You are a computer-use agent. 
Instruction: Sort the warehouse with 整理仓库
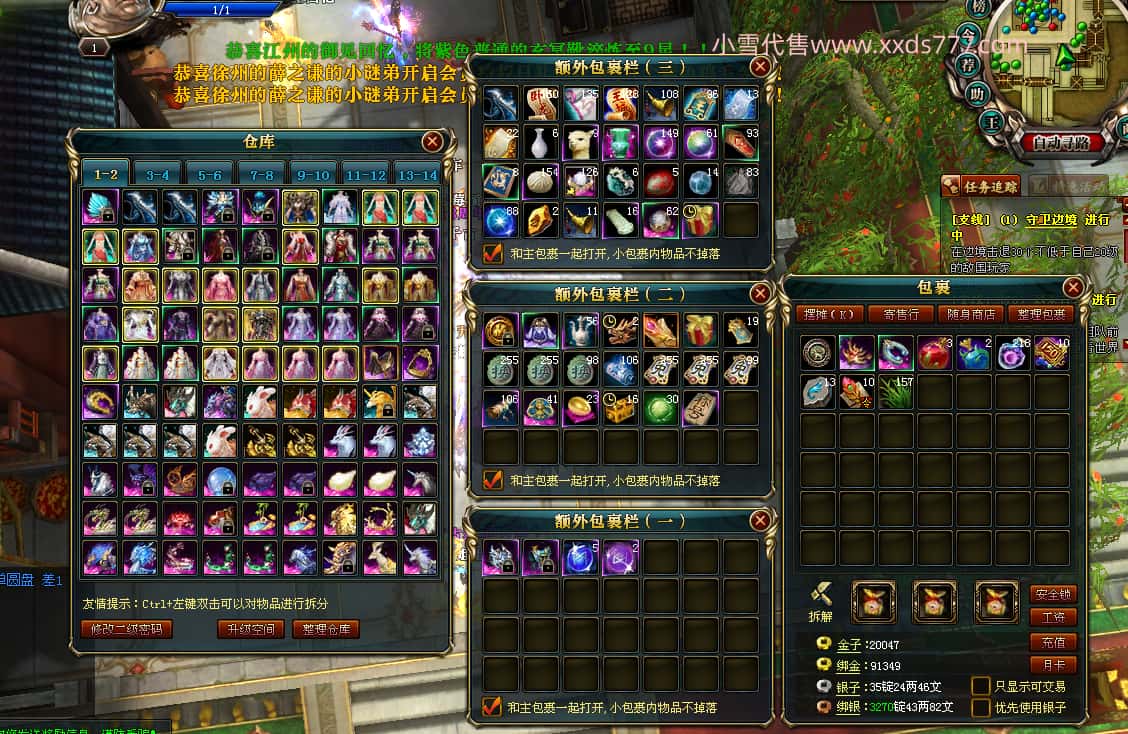coord(326,629)
